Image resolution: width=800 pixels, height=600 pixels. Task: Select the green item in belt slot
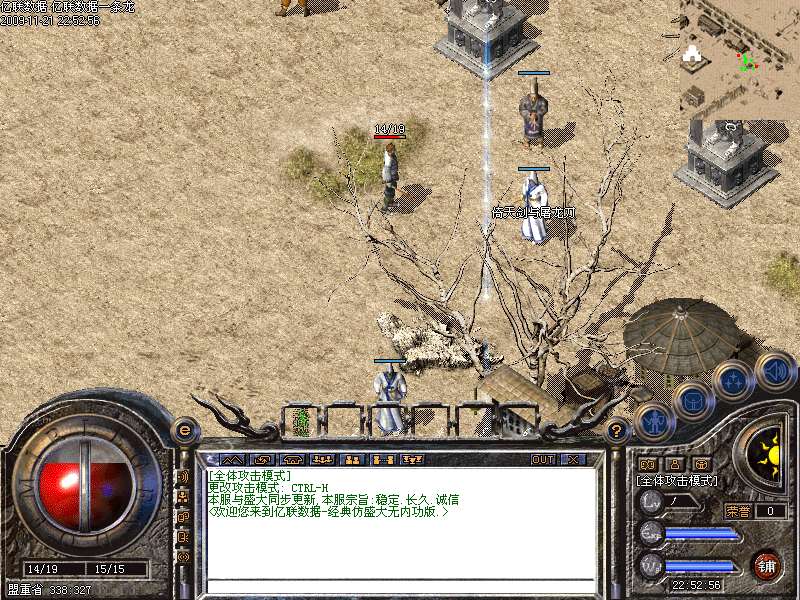pyautogui.click(x=300, y=421)
